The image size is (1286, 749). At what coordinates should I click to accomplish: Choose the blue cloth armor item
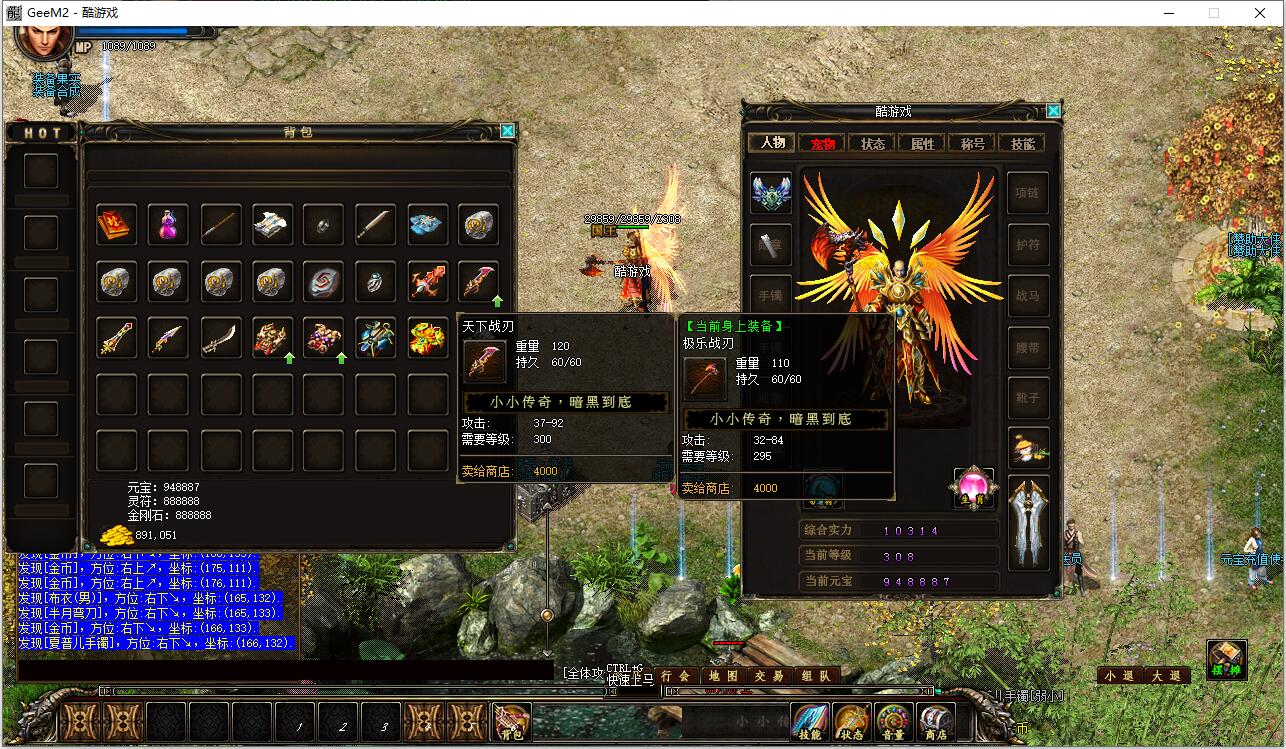point(428,225)
